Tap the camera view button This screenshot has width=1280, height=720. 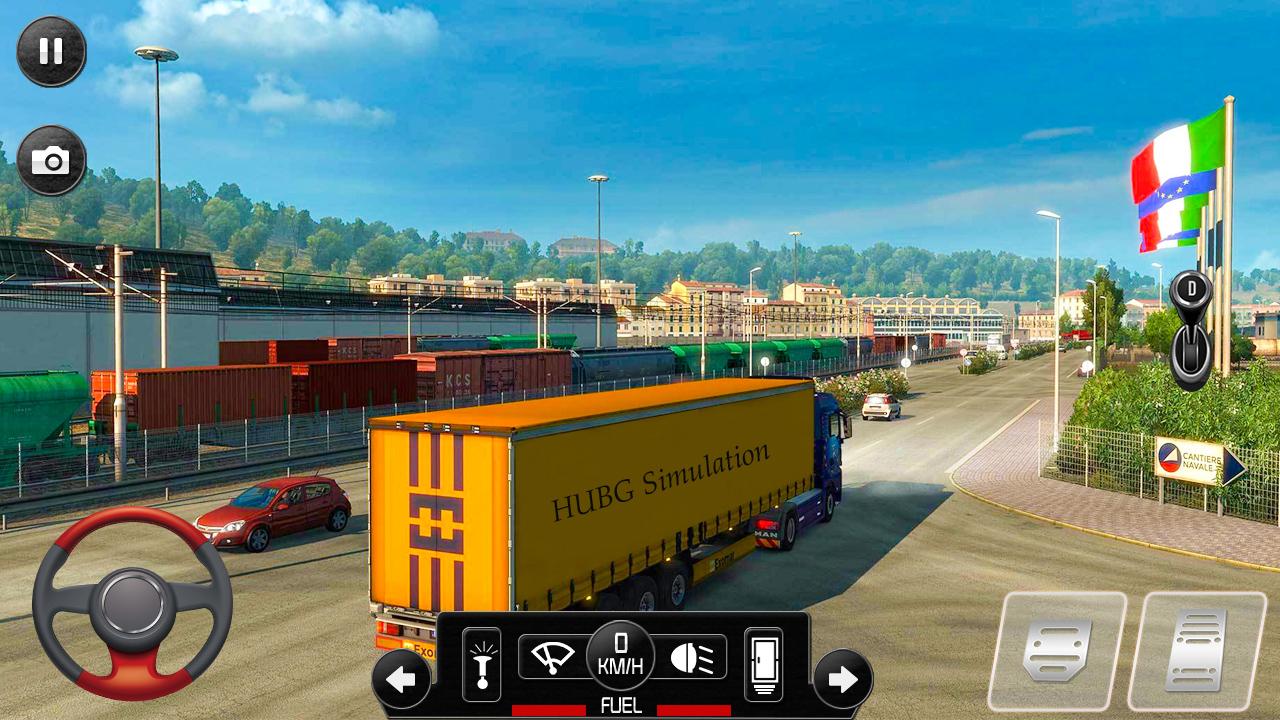click(51, 160)
